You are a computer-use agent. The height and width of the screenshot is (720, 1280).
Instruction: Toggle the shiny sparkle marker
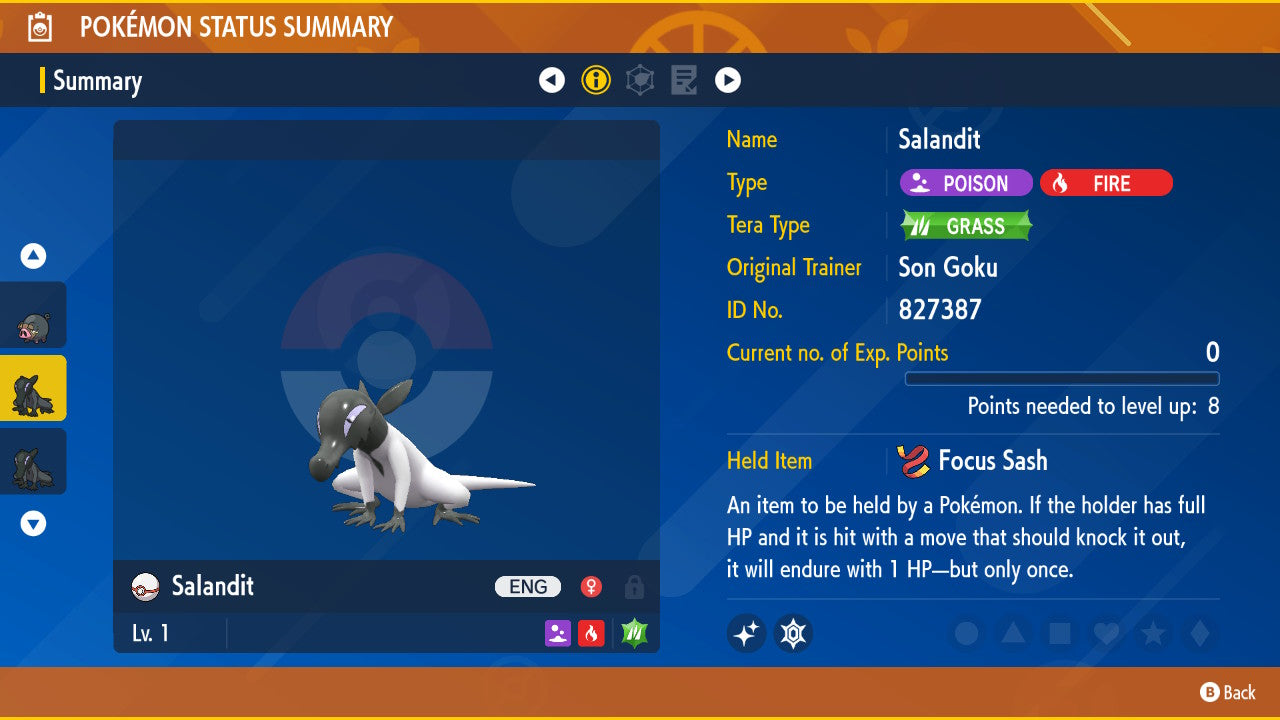point(746,633)
